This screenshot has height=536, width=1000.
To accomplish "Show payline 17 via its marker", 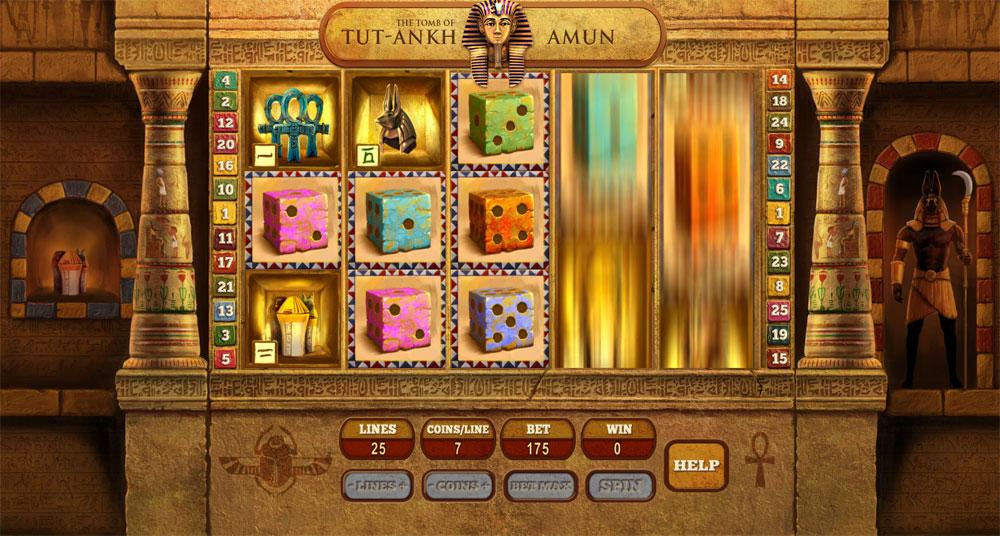I will point(225,262).
